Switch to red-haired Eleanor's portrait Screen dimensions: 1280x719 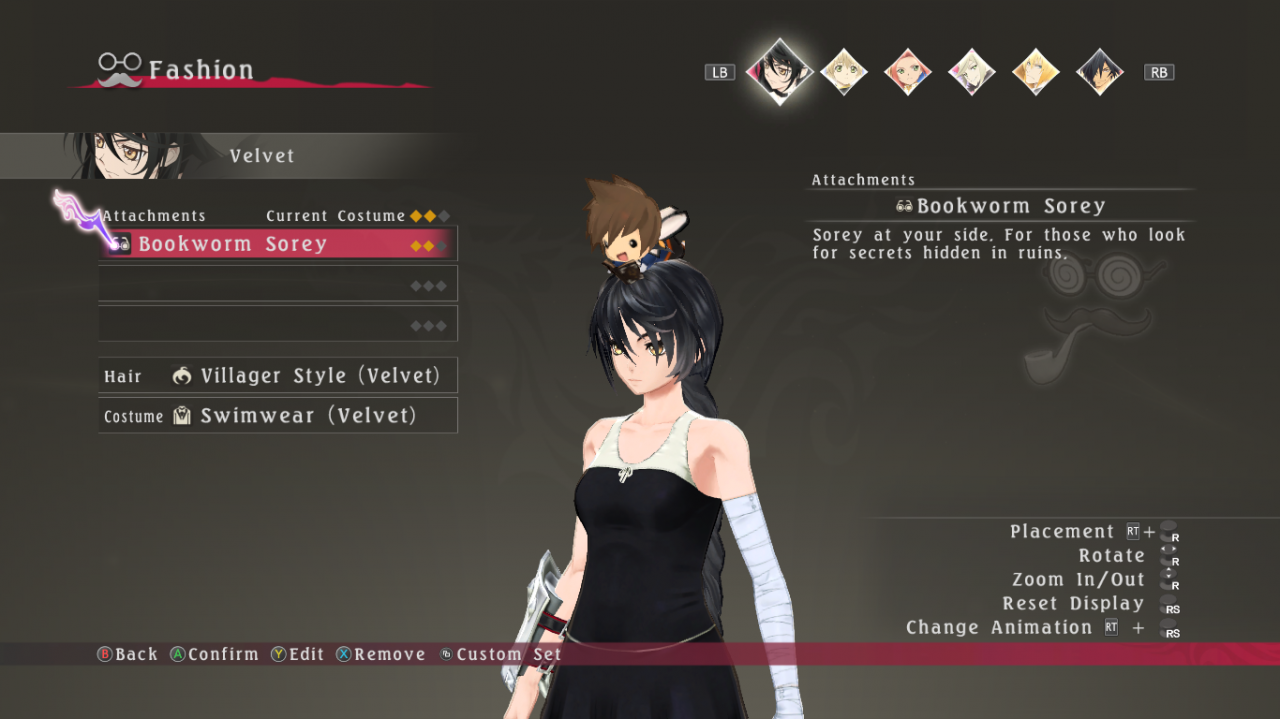908,72
